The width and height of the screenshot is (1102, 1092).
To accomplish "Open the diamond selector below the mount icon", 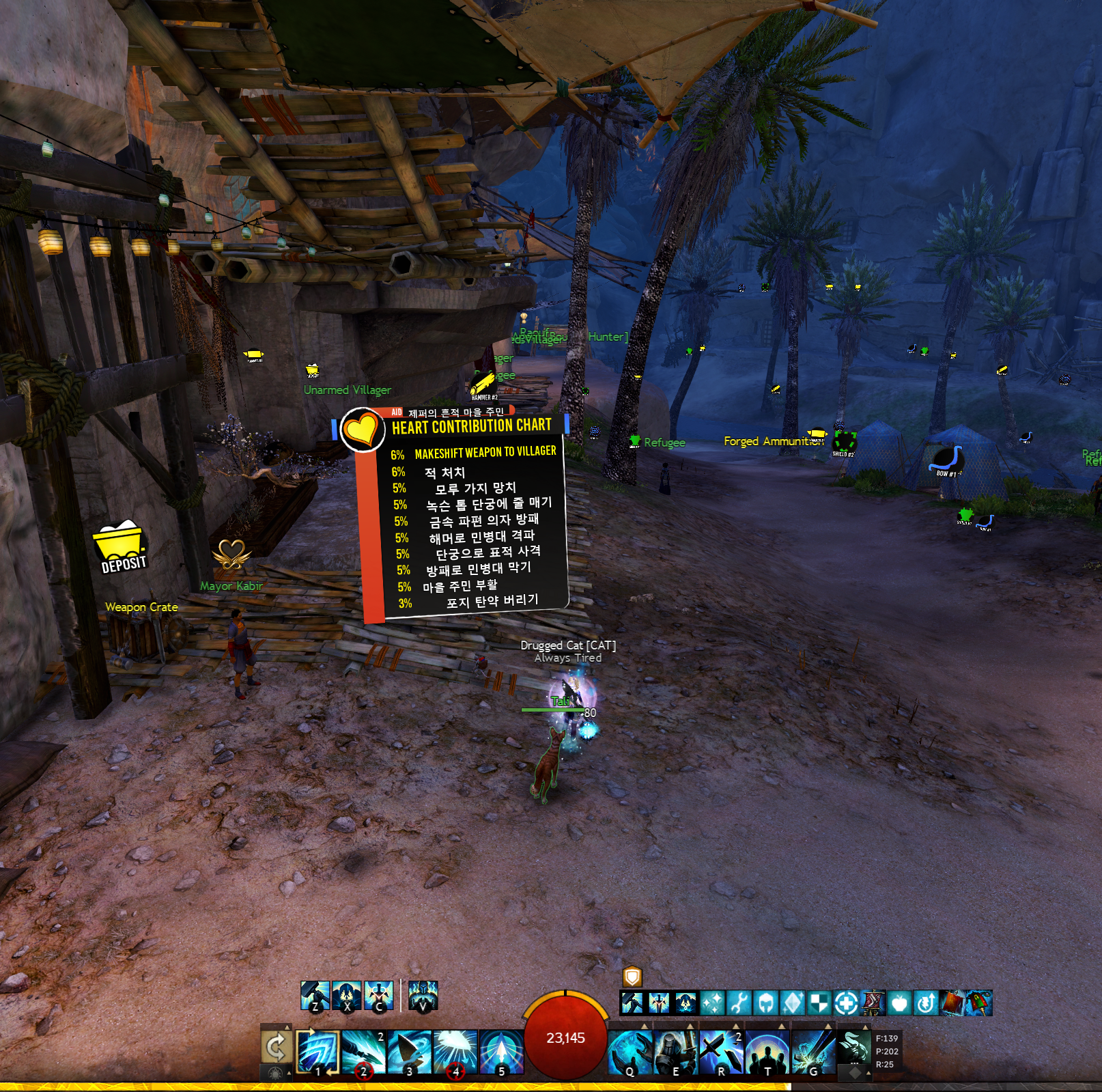I will pyautogui.click(x=855, y=1072).
